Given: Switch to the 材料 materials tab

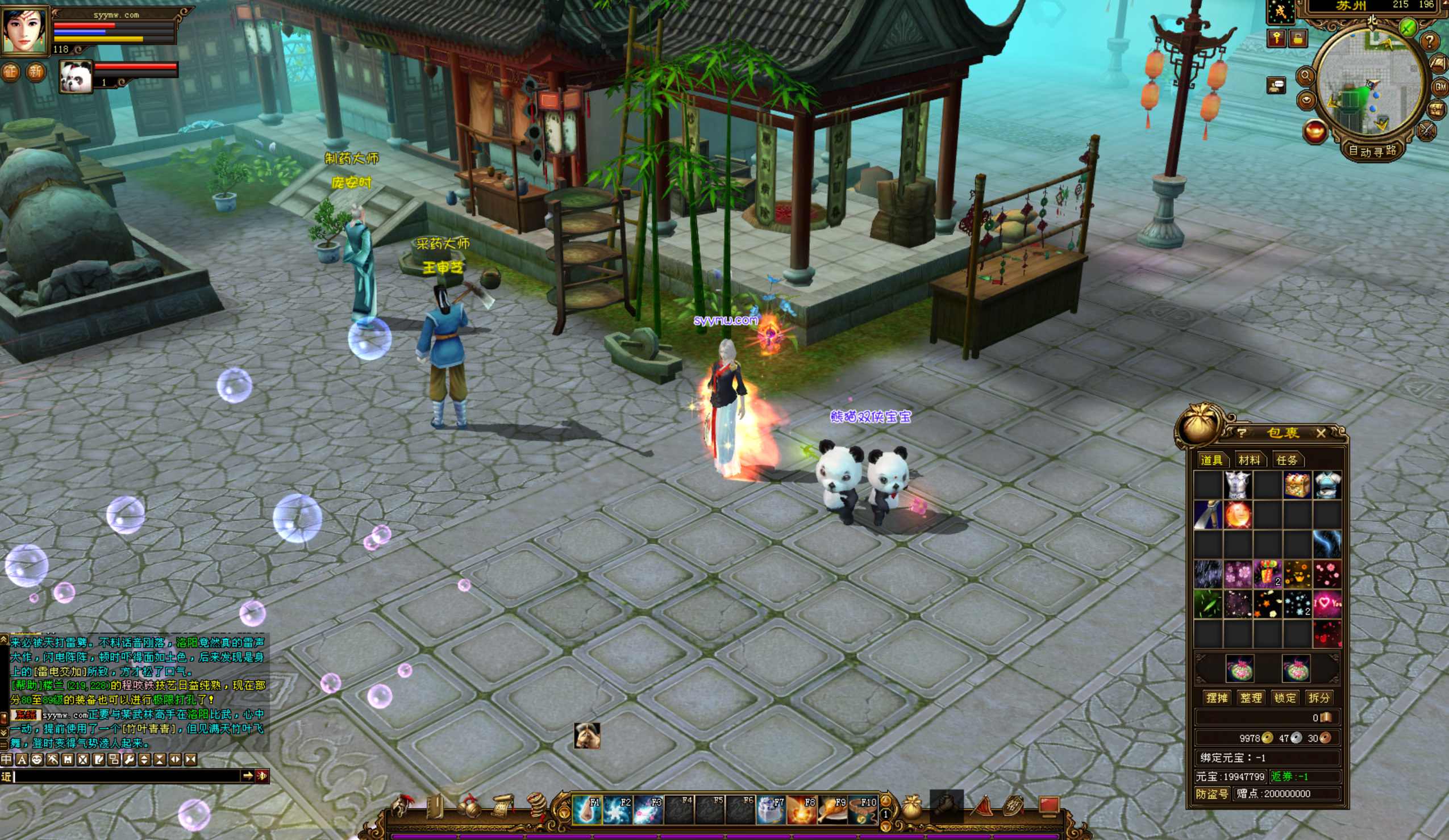Looking at the screenshot, I should (x=1249, y=460).
